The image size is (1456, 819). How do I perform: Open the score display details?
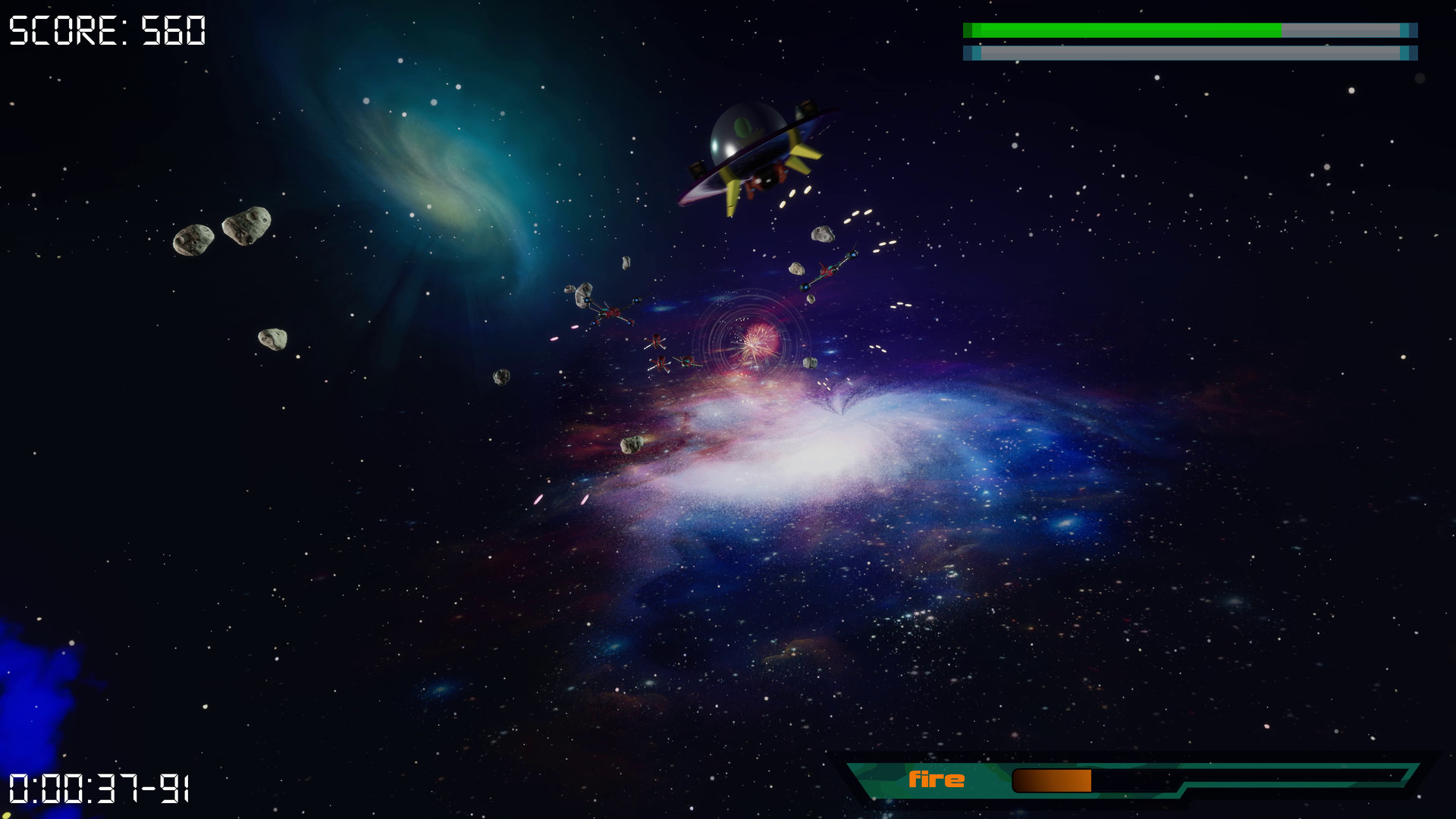[106, 30]
